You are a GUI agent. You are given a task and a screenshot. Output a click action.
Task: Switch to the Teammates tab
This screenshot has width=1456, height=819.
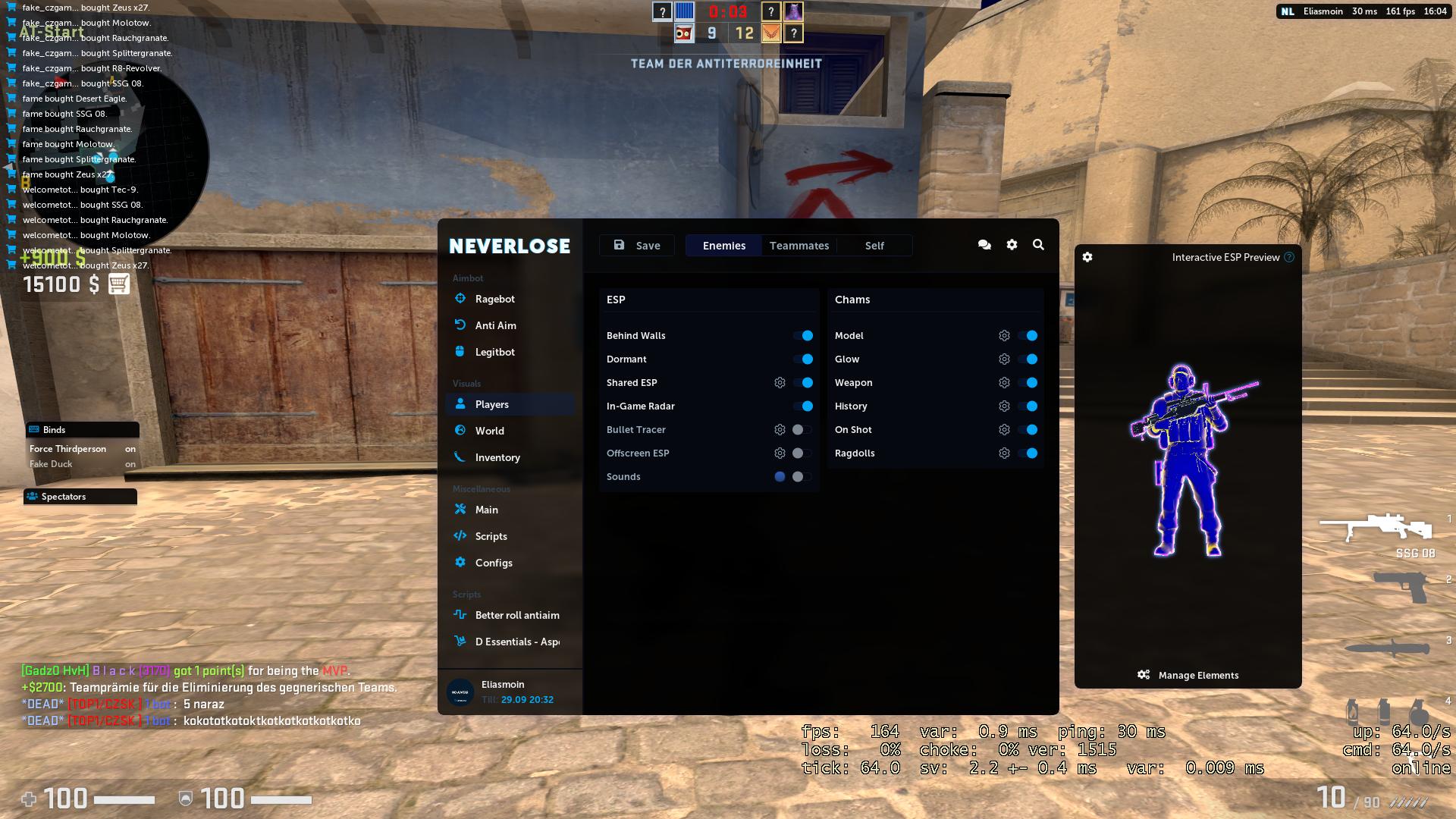pyautogui.click(x=799, y=245)
